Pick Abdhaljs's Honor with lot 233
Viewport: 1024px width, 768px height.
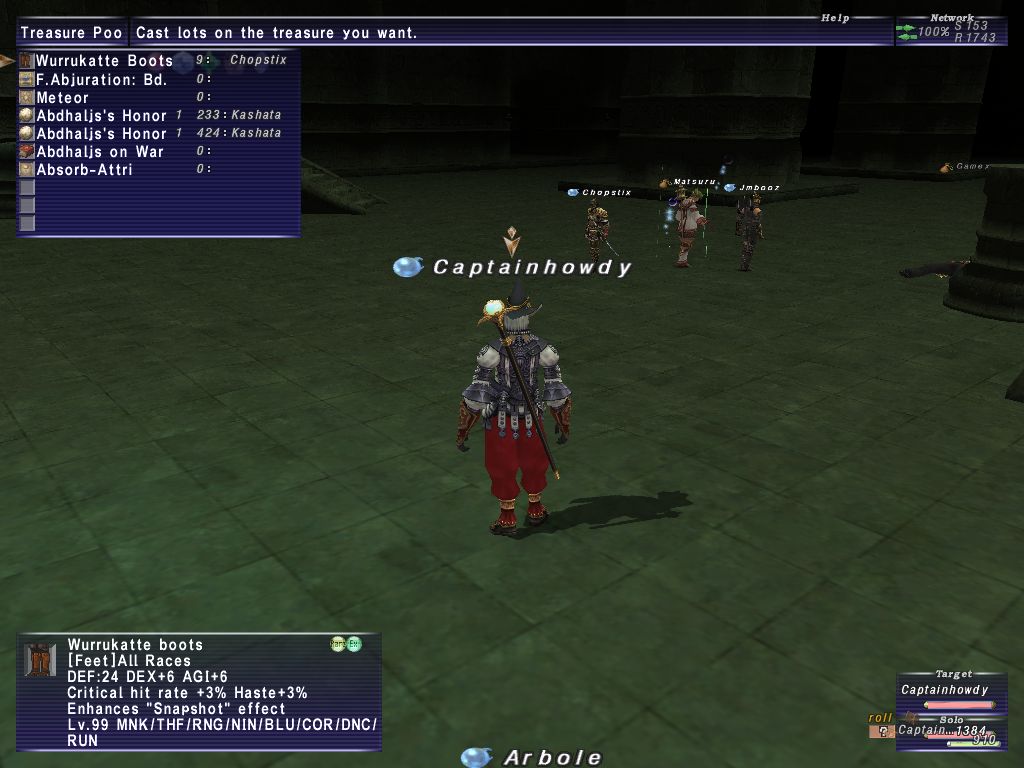(x=101, y=116)
